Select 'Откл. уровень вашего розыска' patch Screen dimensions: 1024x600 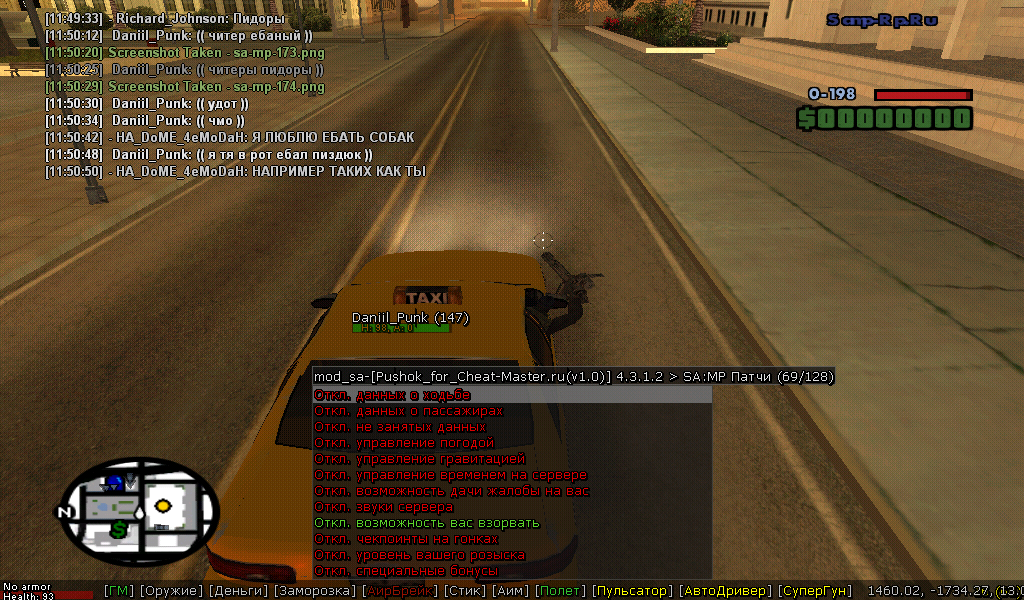tap(419, 555)
